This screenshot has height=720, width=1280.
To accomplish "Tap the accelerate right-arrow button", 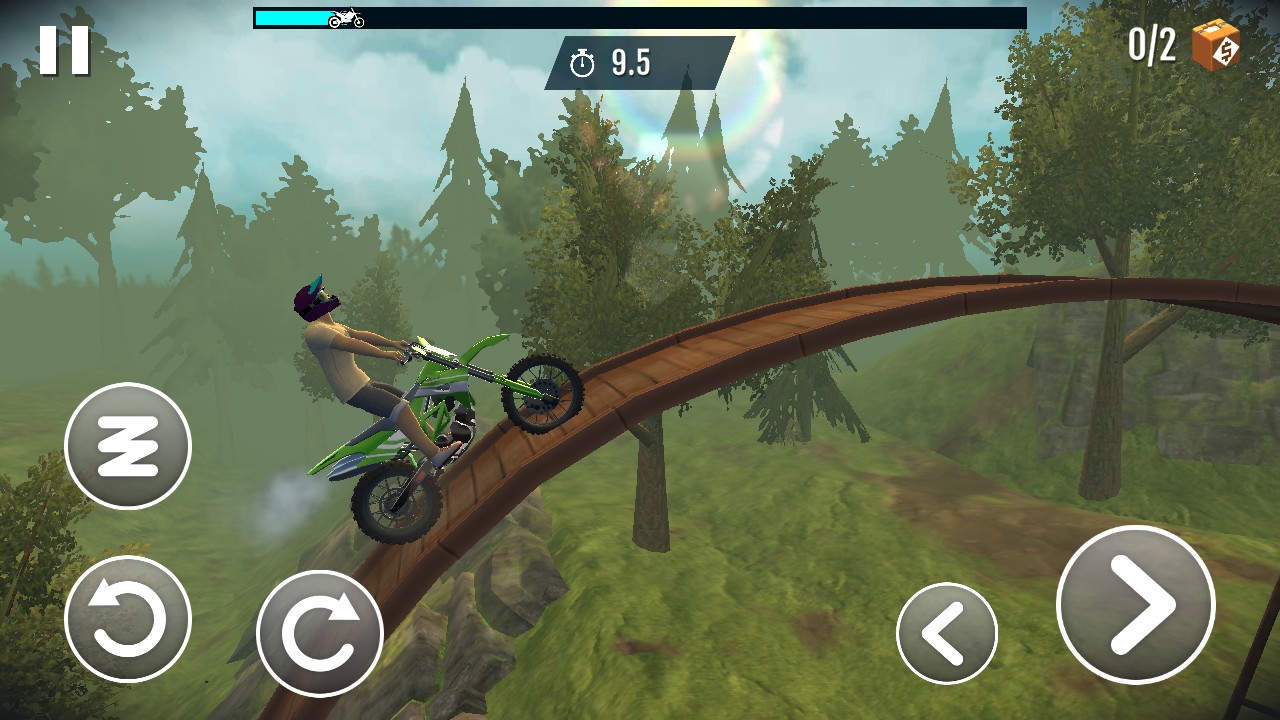I will pos(1135,605).
